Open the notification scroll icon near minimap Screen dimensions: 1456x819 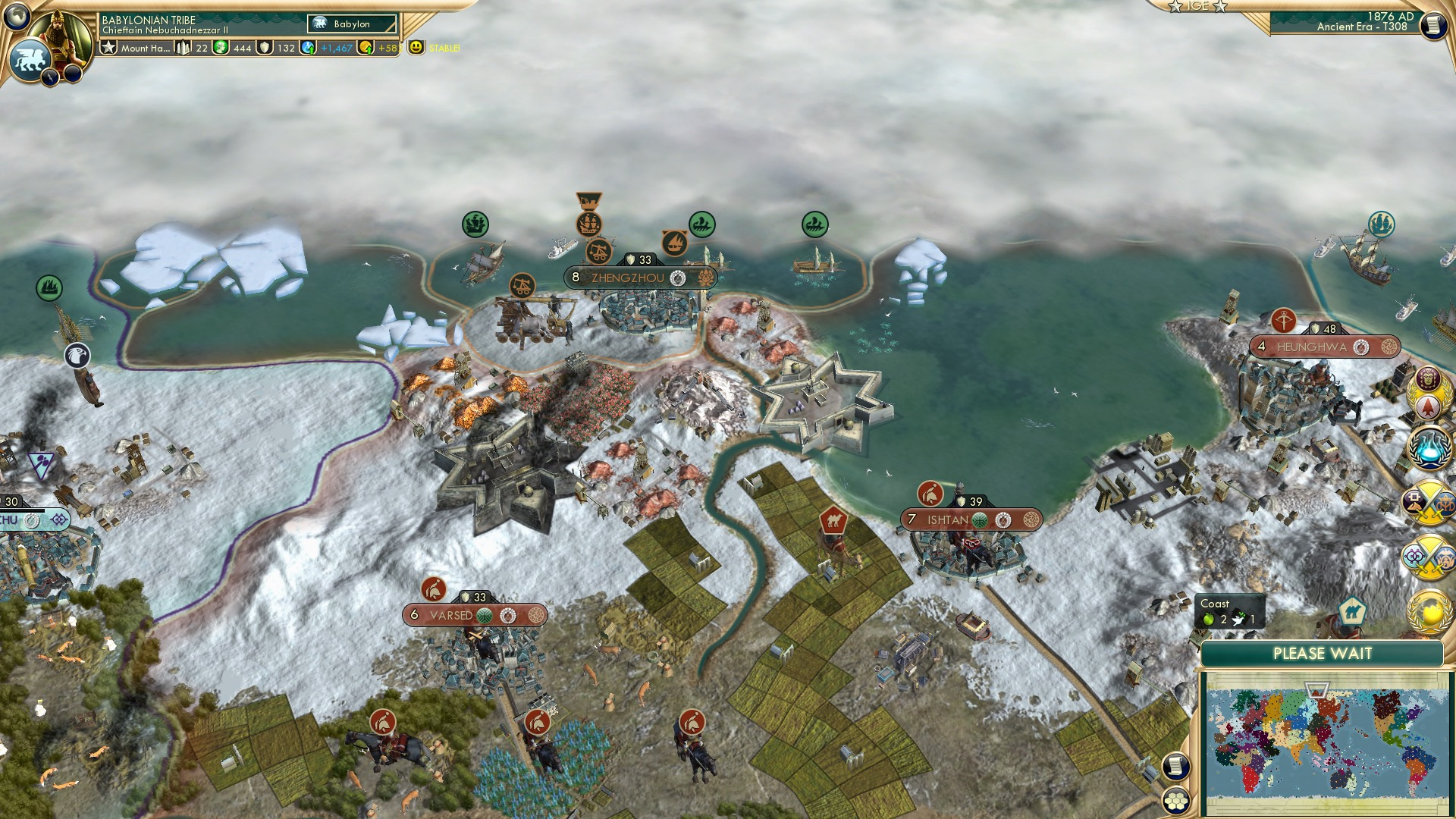pyautogui.click(x=1176, y=766)
